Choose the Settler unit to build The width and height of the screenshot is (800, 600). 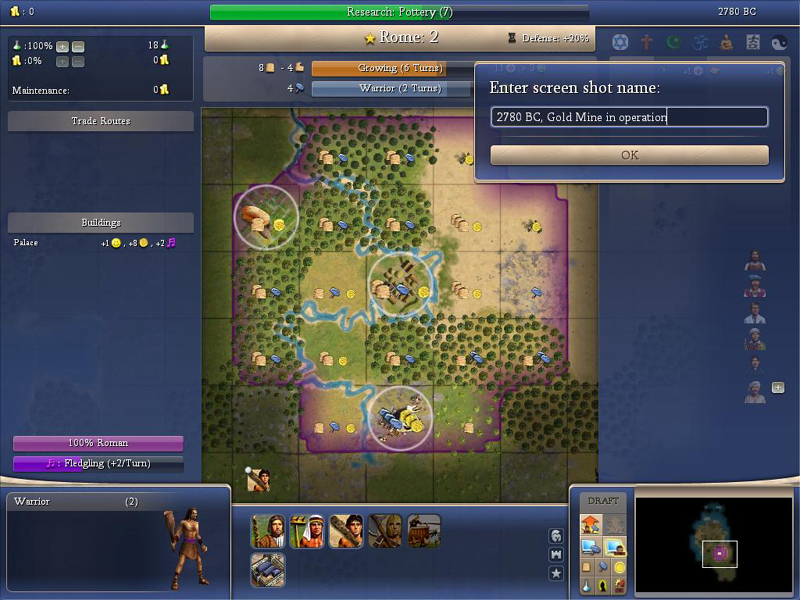[268, 531]
